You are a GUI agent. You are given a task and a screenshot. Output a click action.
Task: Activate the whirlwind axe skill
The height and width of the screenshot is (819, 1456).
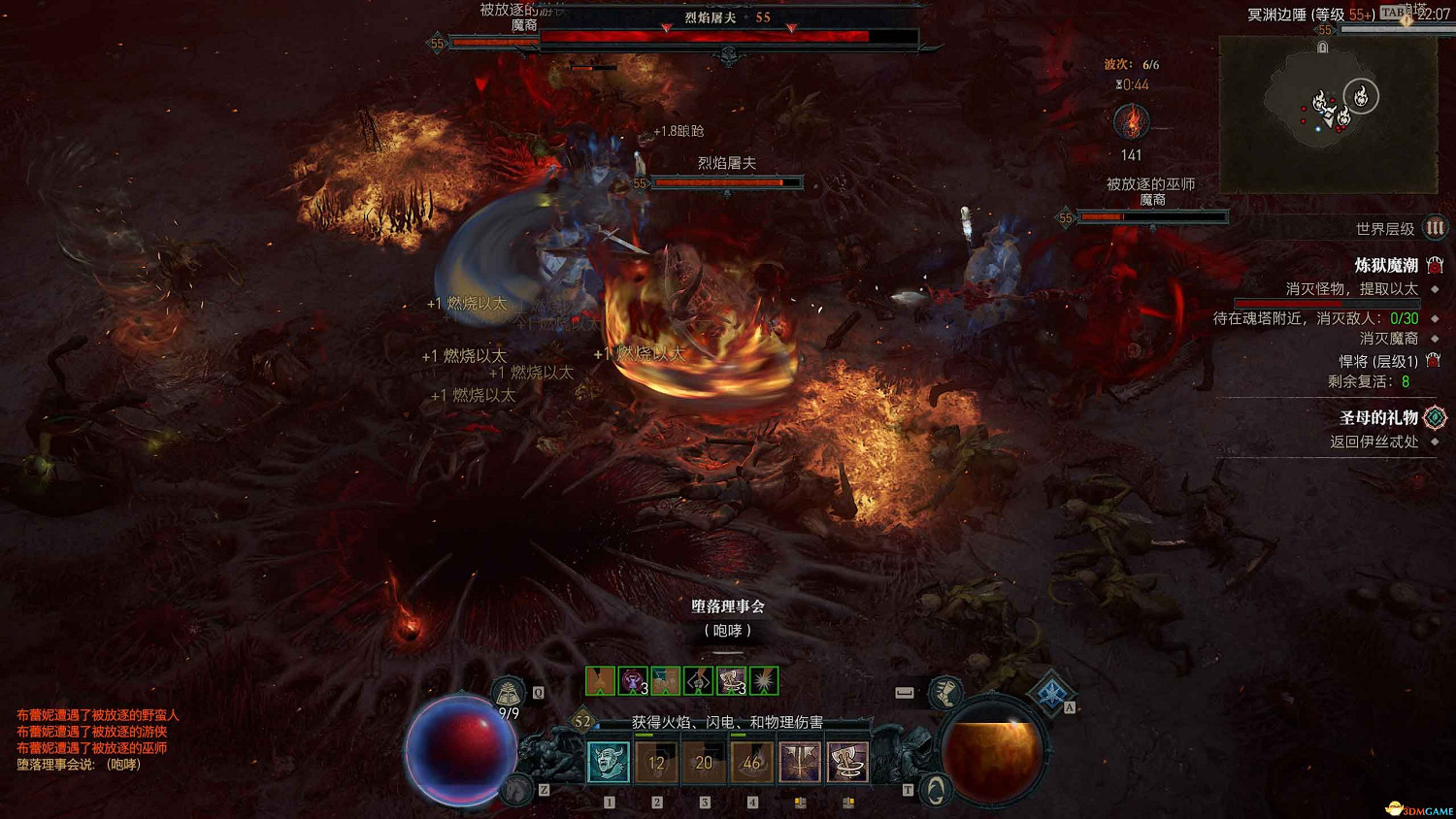(x=846, y=763)
